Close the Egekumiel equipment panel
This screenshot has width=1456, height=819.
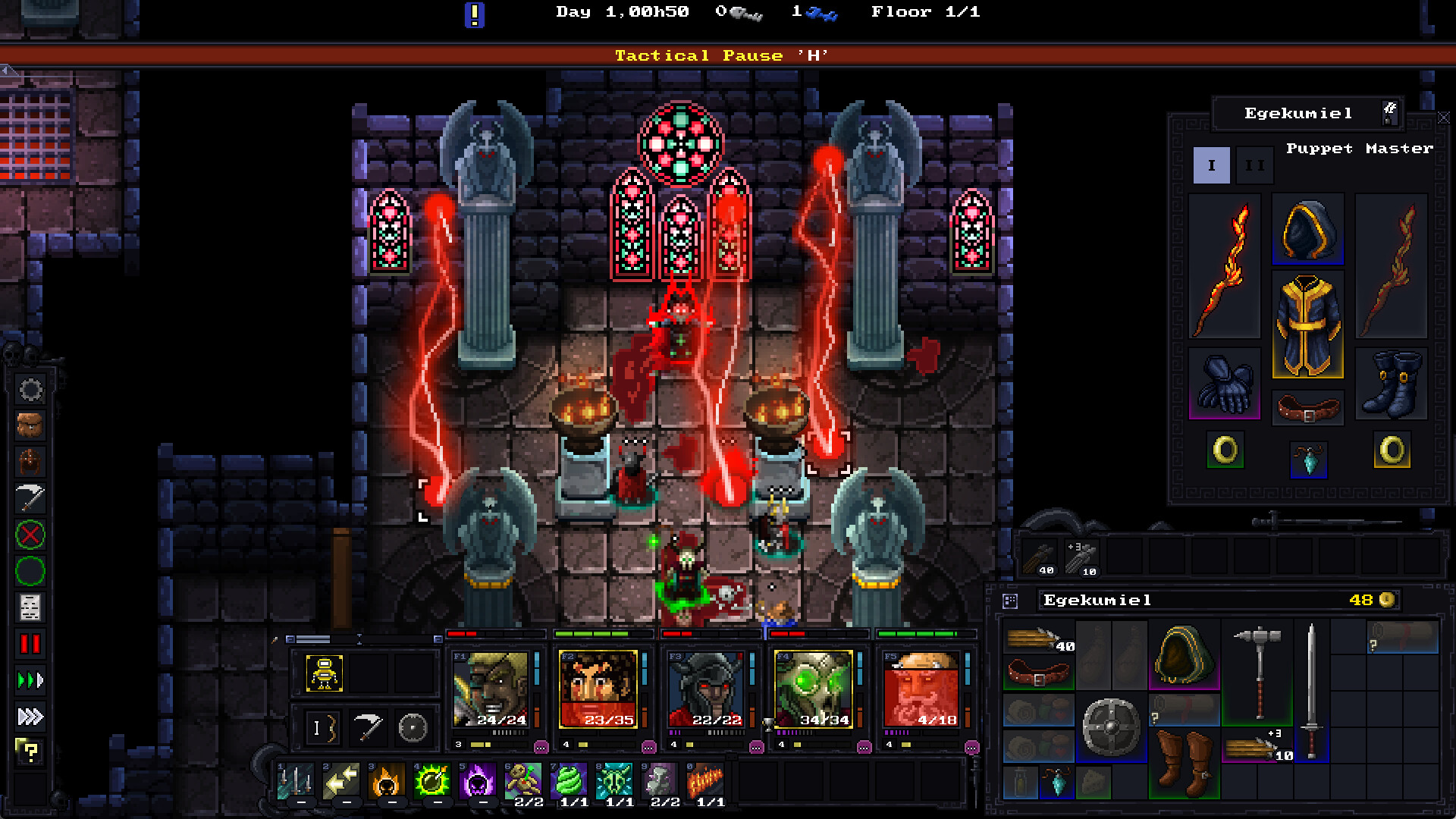[1444, 118]
